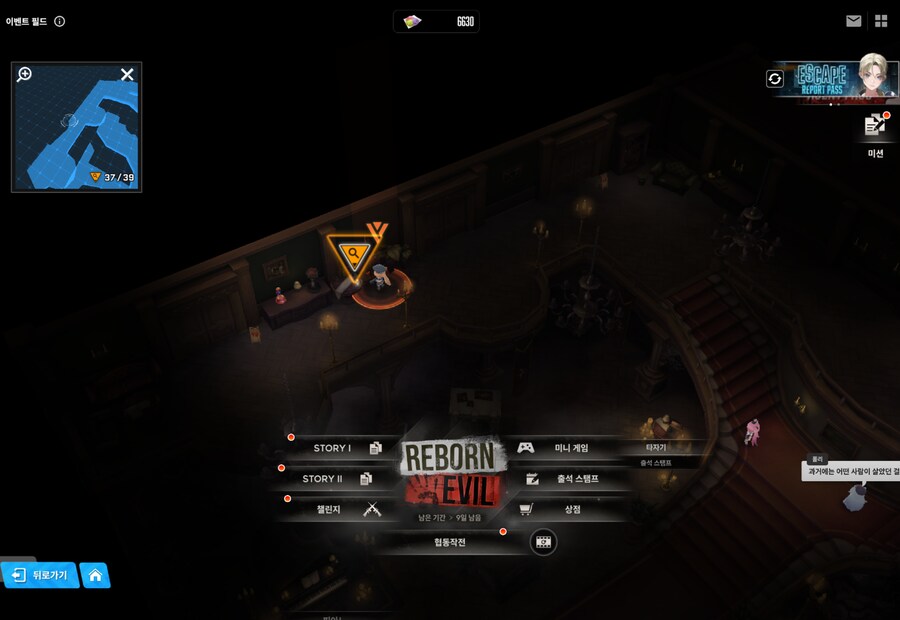Click the refresh arrows beside the banner

[x=775, y=78]
